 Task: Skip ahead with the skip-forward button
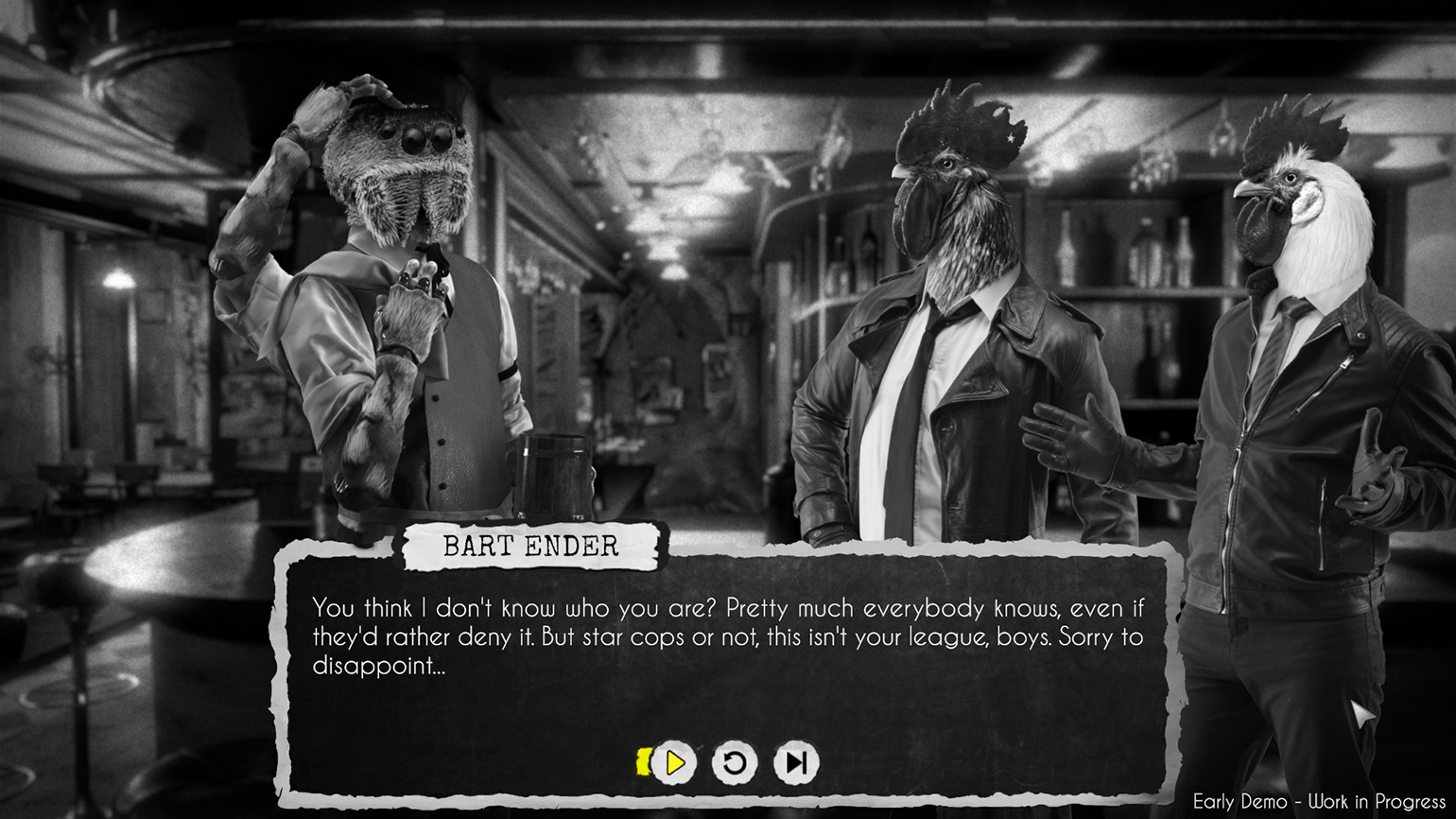(x=796, y=762)
